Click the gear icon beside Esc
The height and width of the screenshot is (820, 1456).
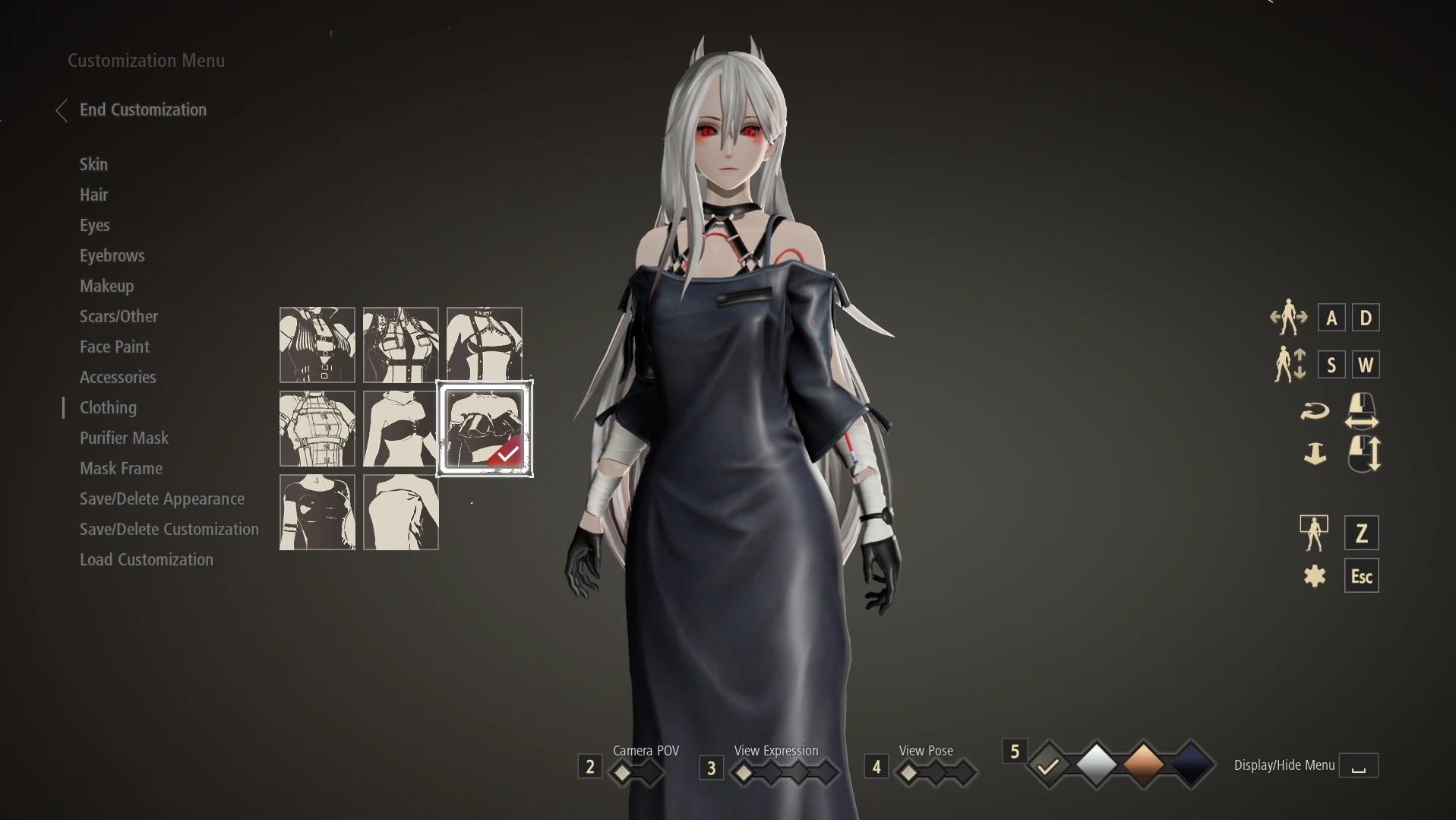(x=1315, y=575)
